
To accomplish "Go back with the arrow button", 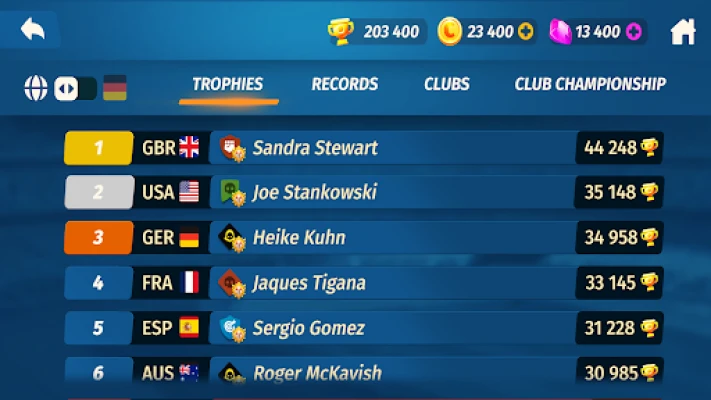I will point(32,30).
